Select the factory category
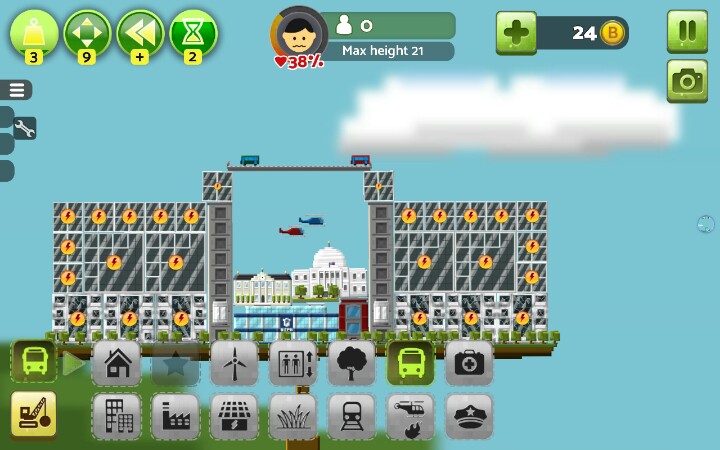The width and height of the screenshot is (720, 450). (176, 416)
